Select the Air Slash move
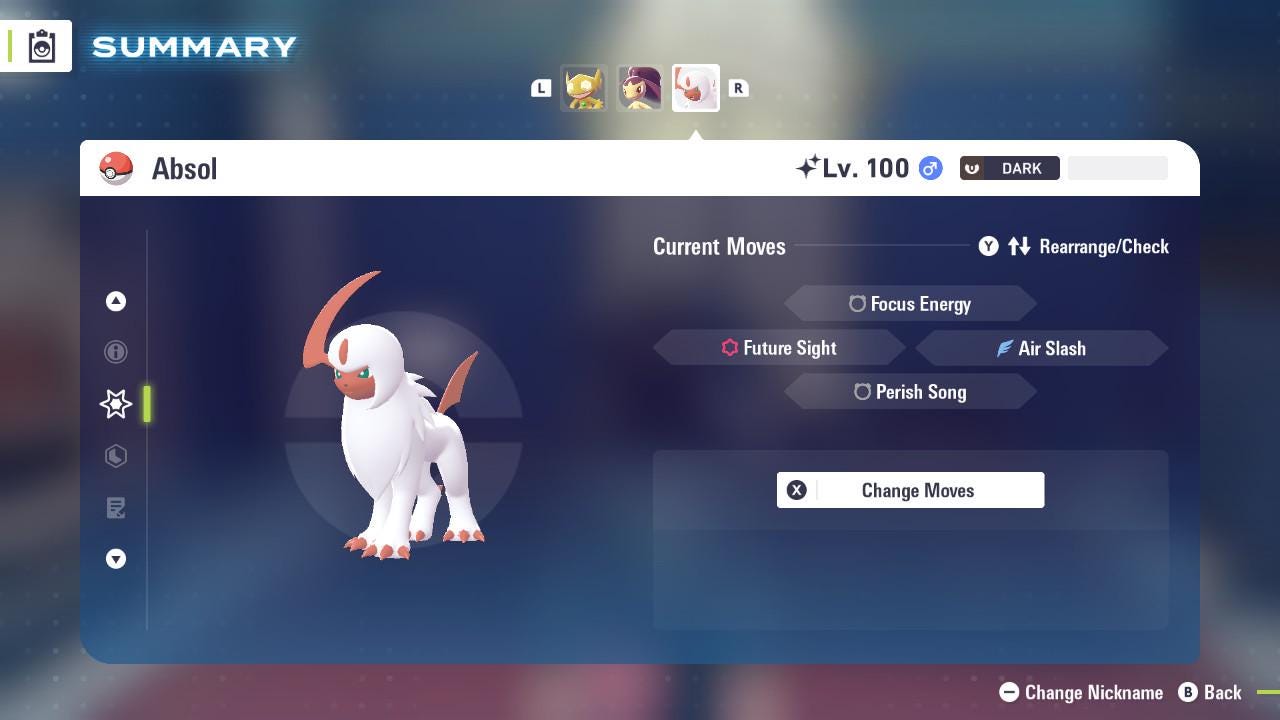This screenshot has height=720, width=1280. (1042, 348)
